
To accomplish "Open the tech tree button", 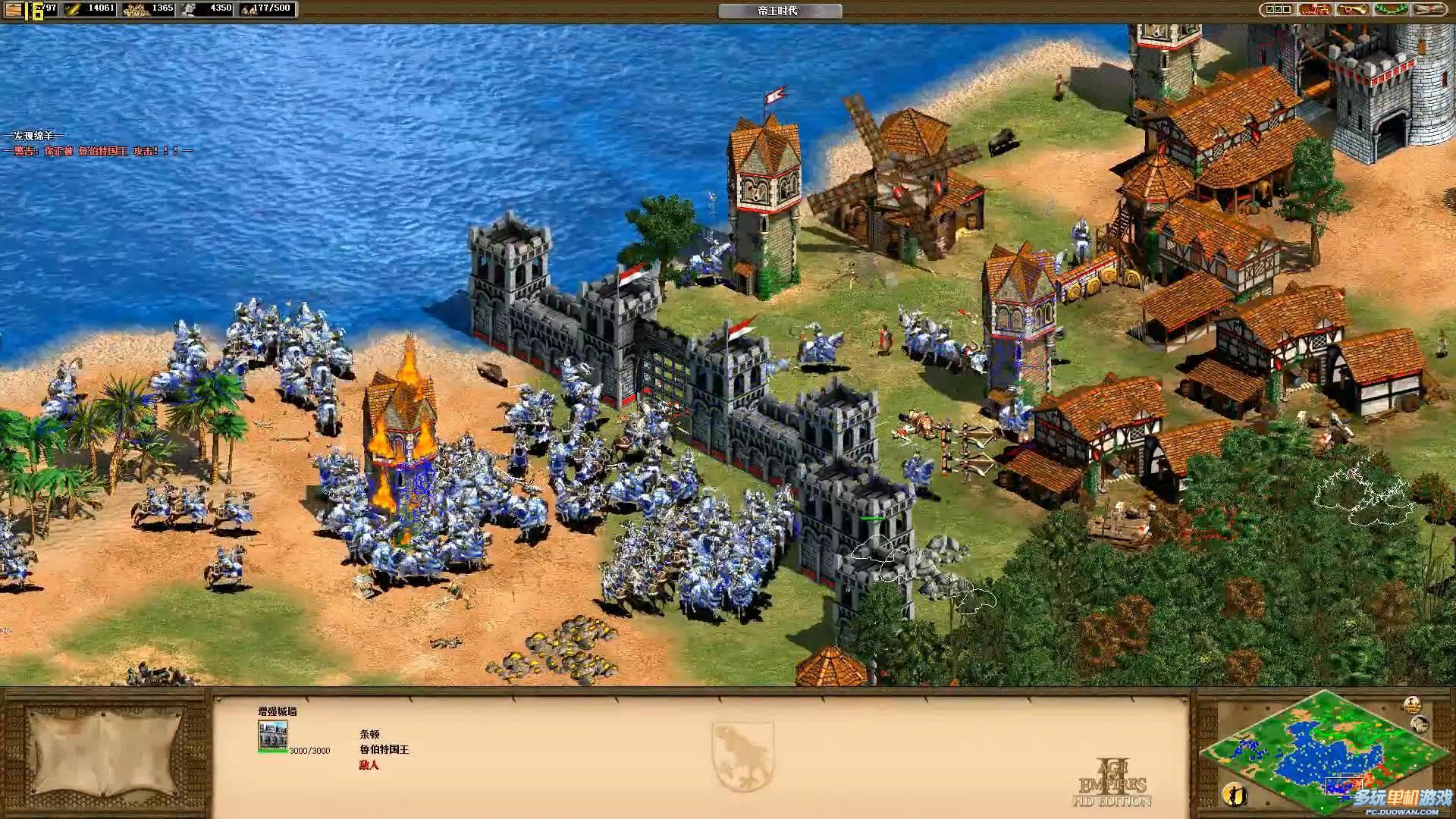I will pyautogui.click(x=1315, y=10).
